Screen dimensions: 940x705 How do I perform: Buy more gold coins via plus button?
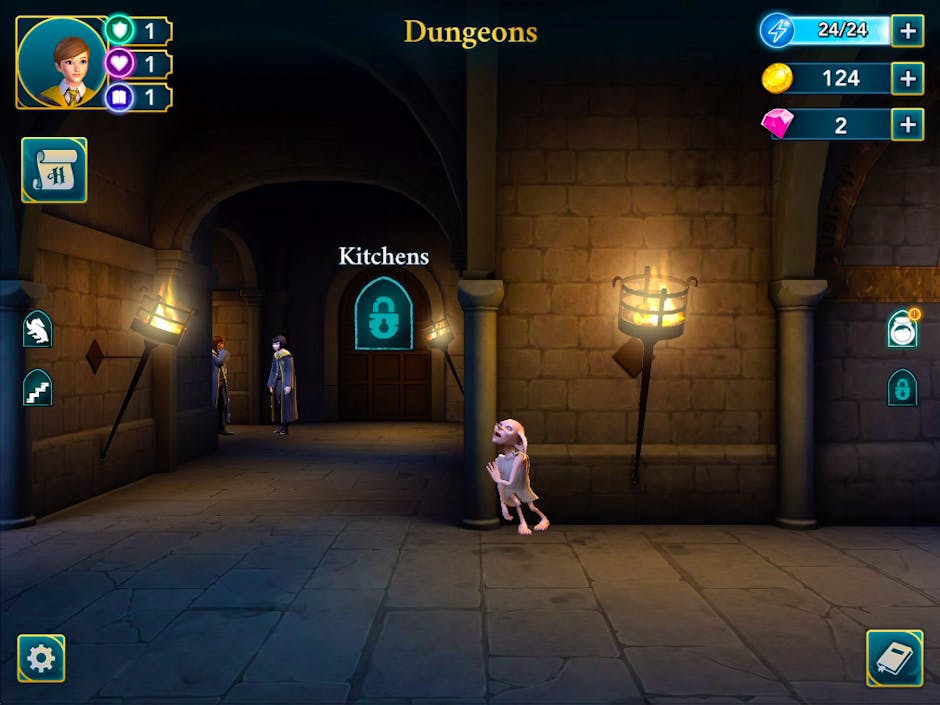(907, 78)
